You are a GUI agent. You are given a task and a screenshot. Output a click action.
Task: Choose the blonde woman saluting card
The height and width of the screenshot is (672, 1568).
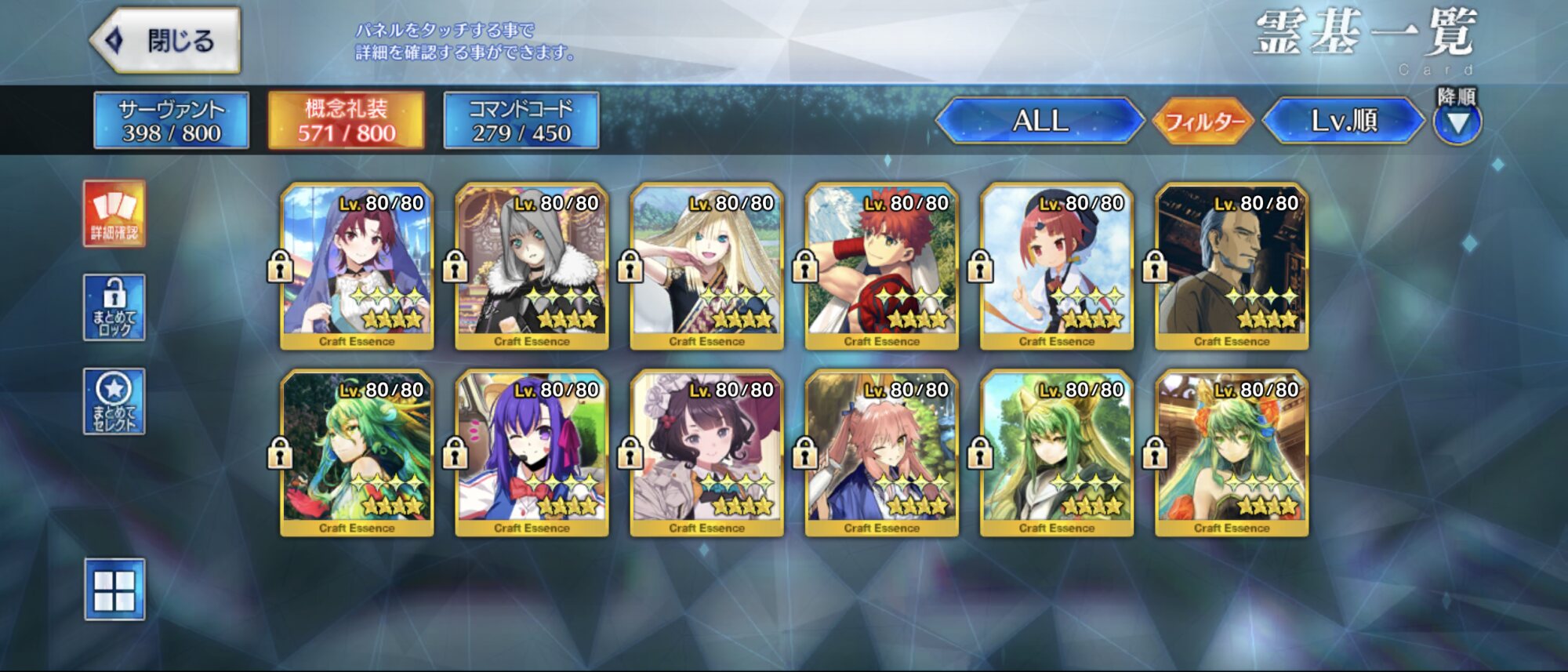706,267
